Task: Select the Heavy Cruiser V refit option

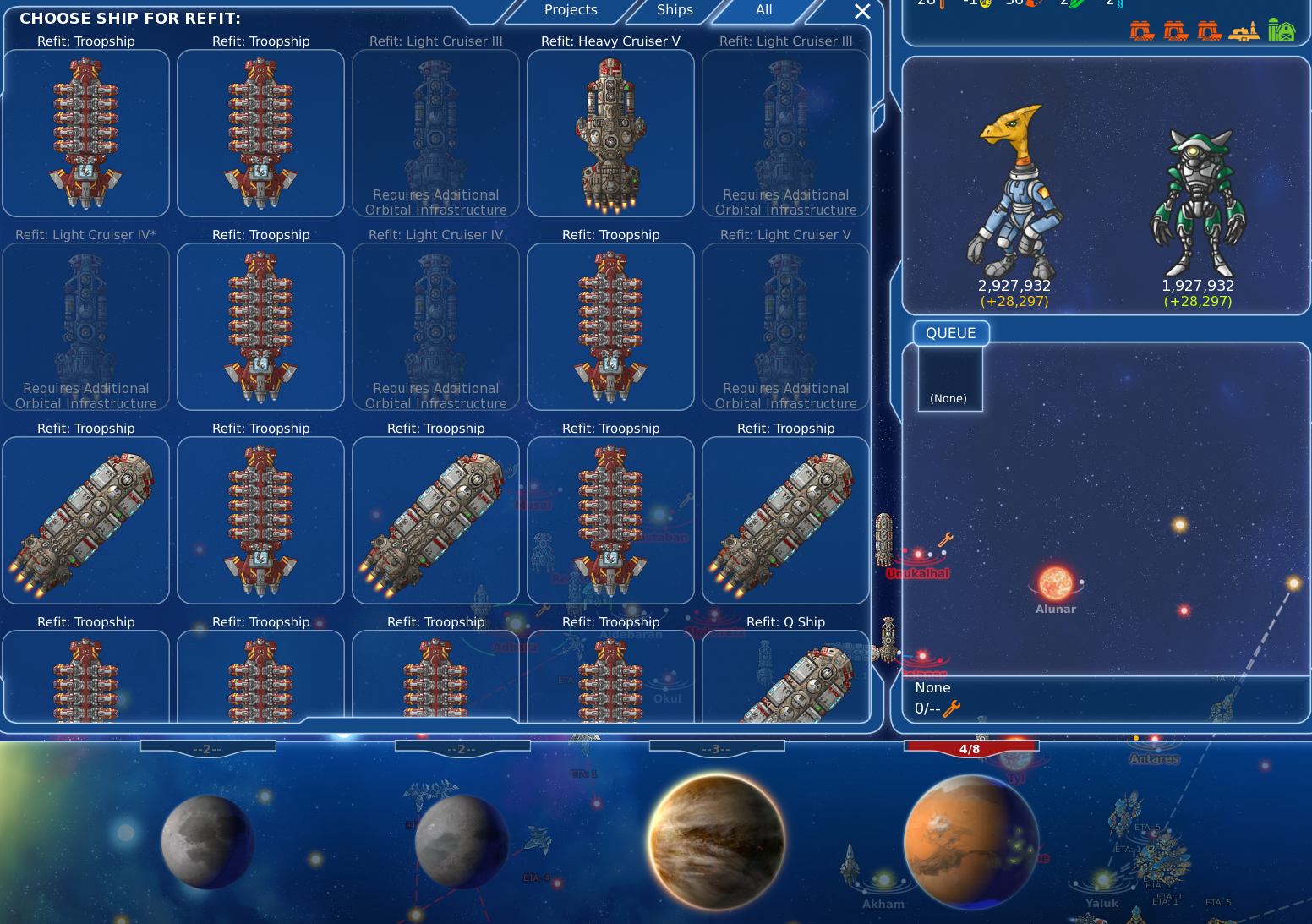Action: tap(610, 134)
